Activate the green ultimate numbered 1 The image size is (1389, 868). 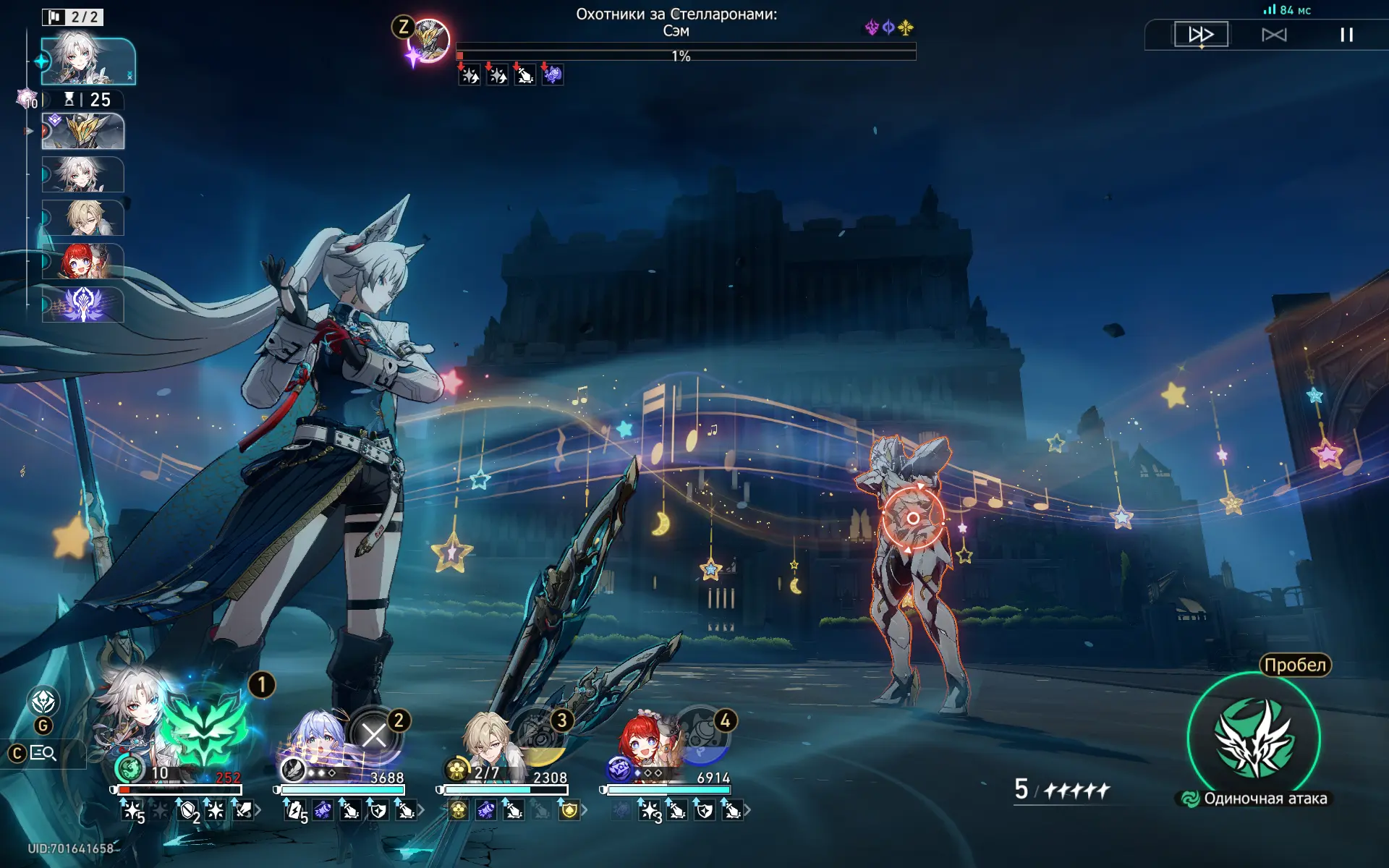[205, 727]
